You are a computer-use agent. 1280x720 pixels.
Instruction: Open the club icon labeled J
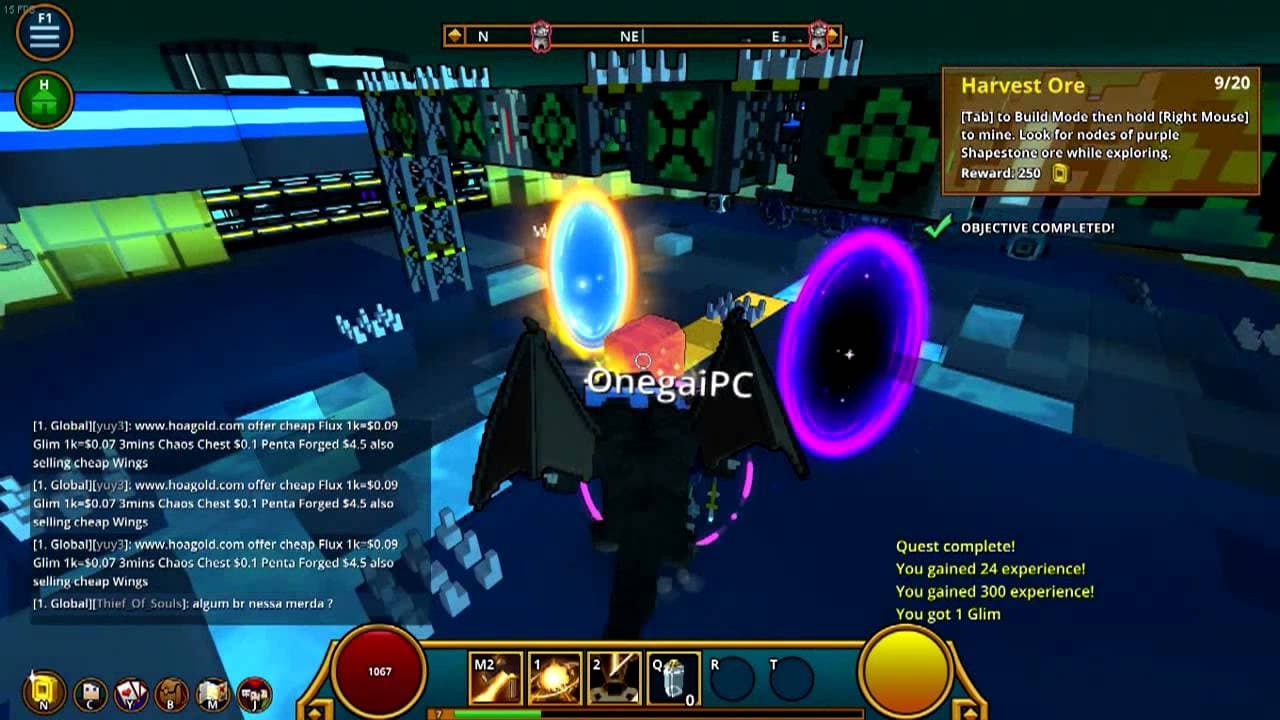tap(253, 692)
